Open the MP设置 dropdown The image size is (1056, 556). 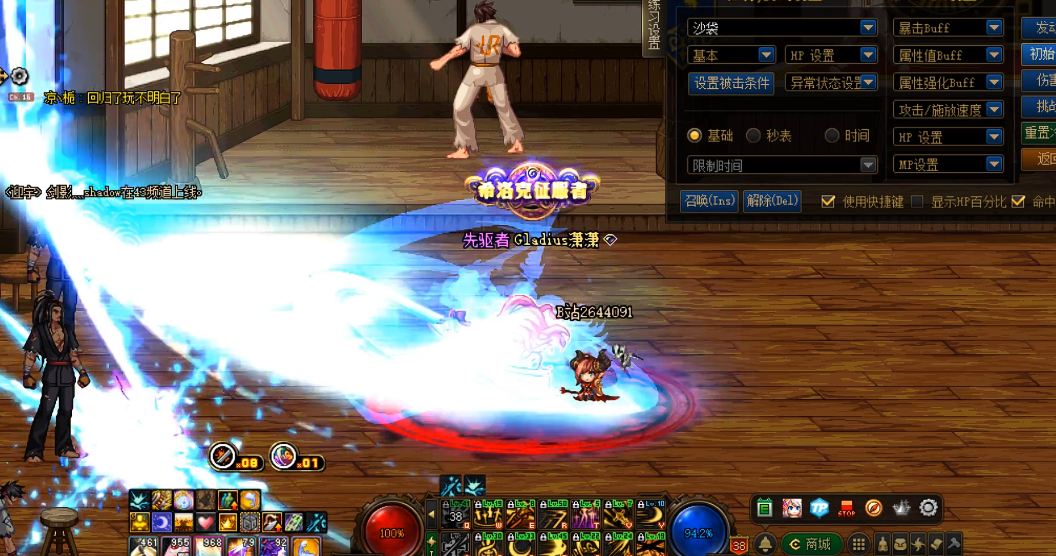click(x=993, y=164)
